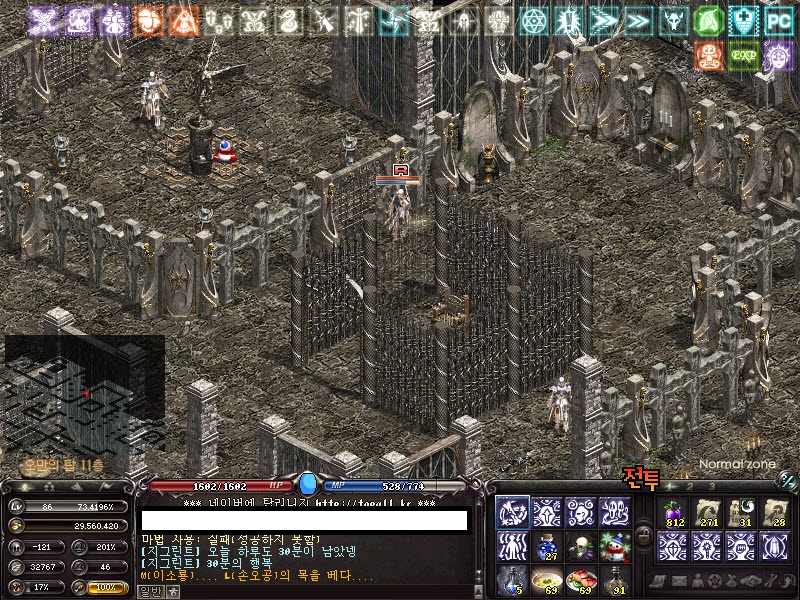Use the blue potion with count 27
This screenshot has height=600, width=800.
pos(547,546)
